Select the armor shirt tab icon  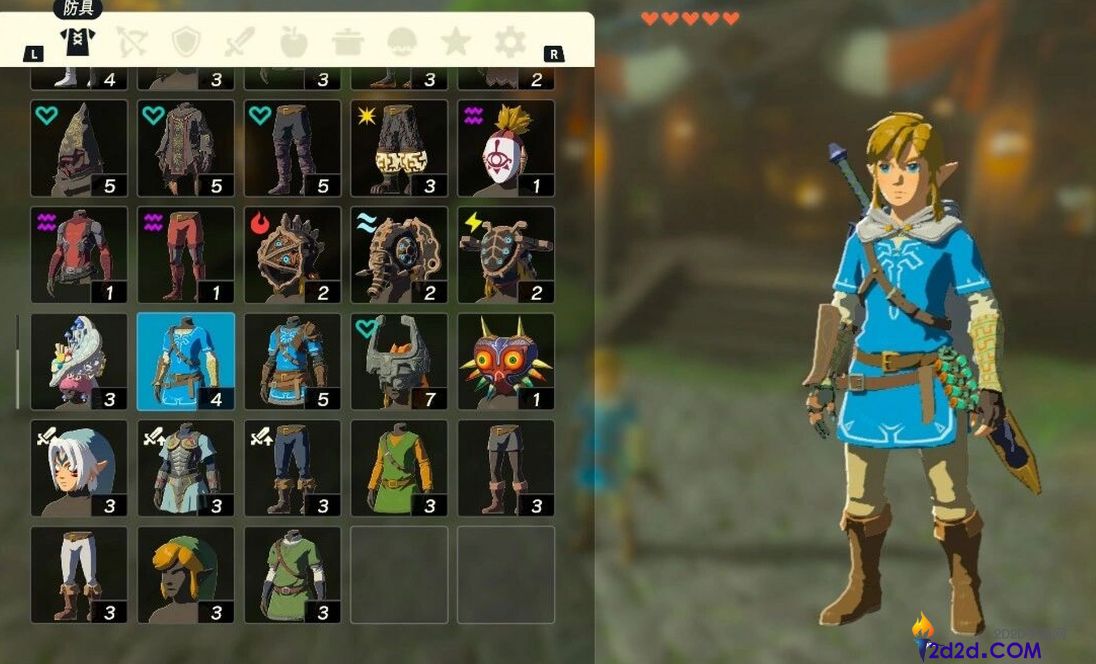coord(78,41)
